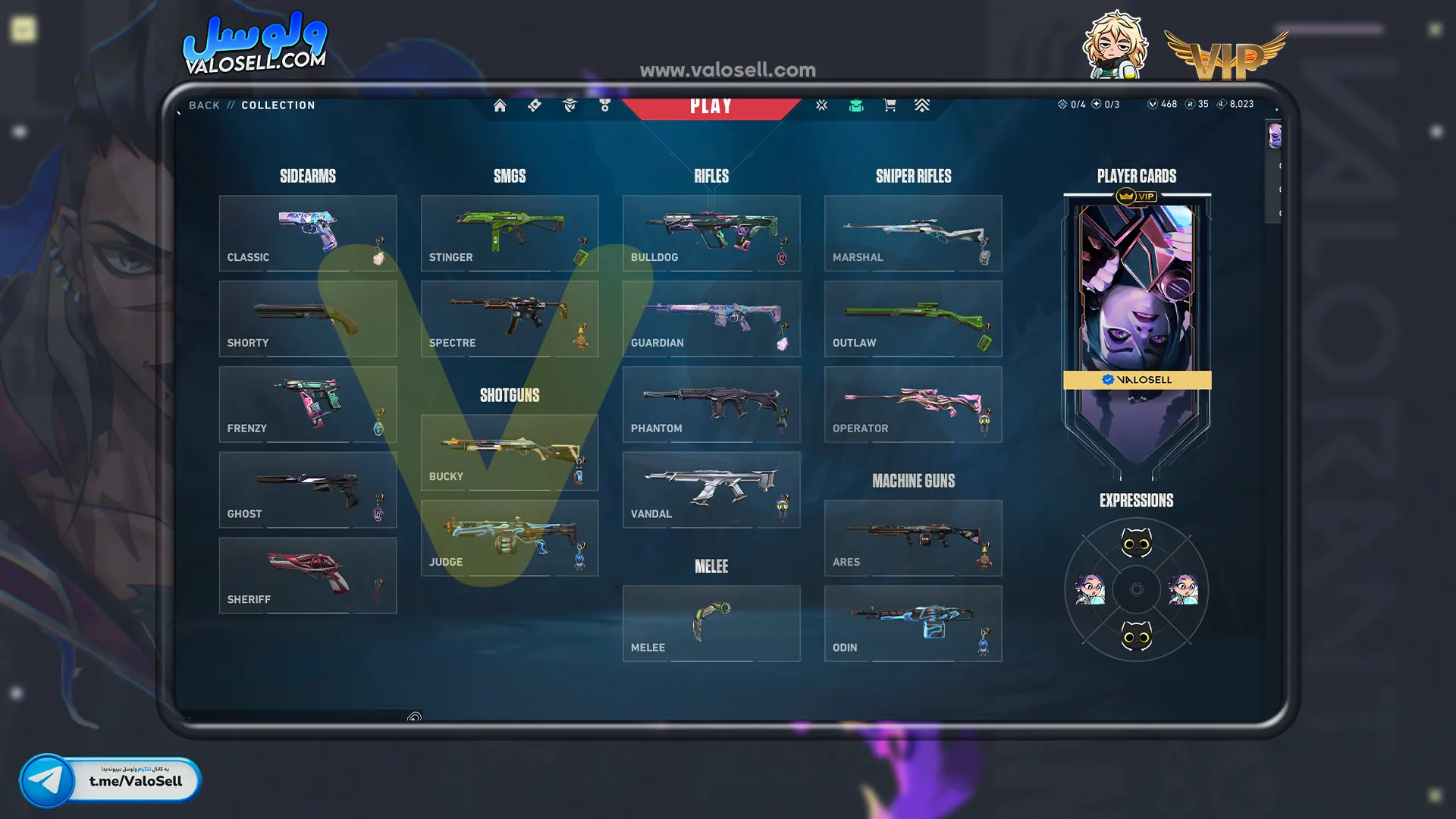Select the Operator sniper slot

point(912,404)
